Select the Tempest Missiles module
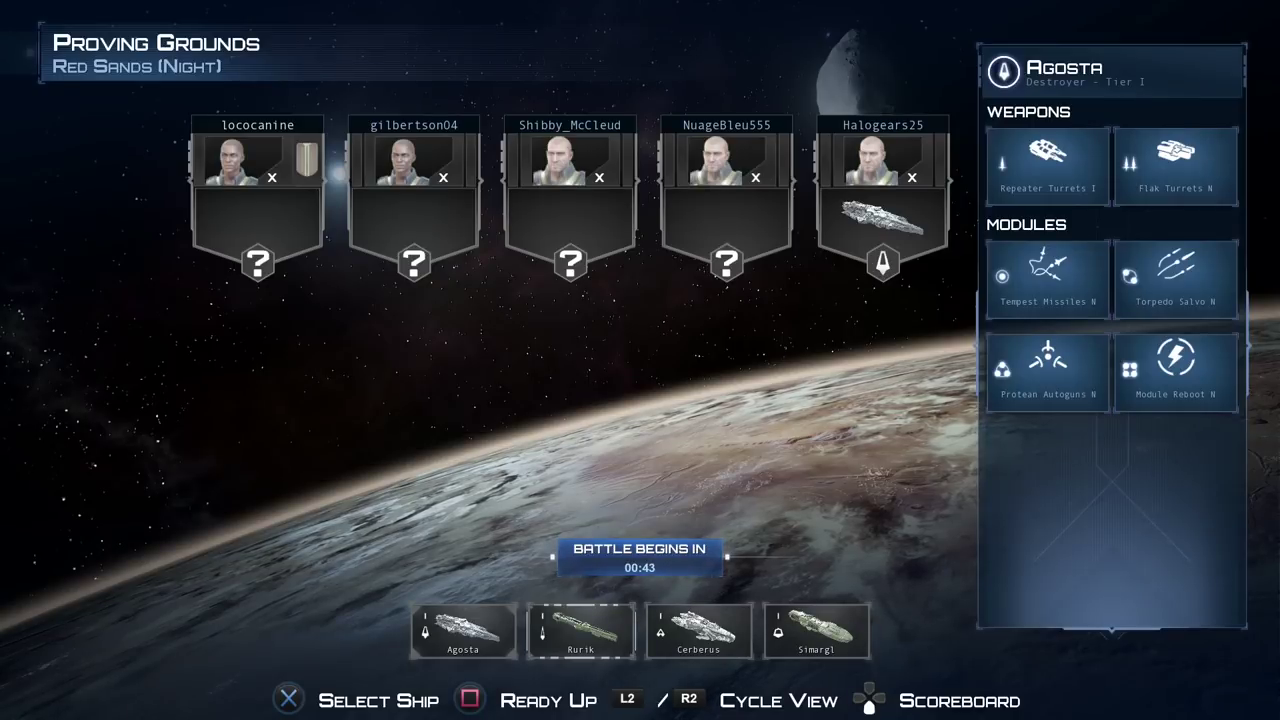The height and width of the screenshot is (720, 1280). coord(1047,279)
